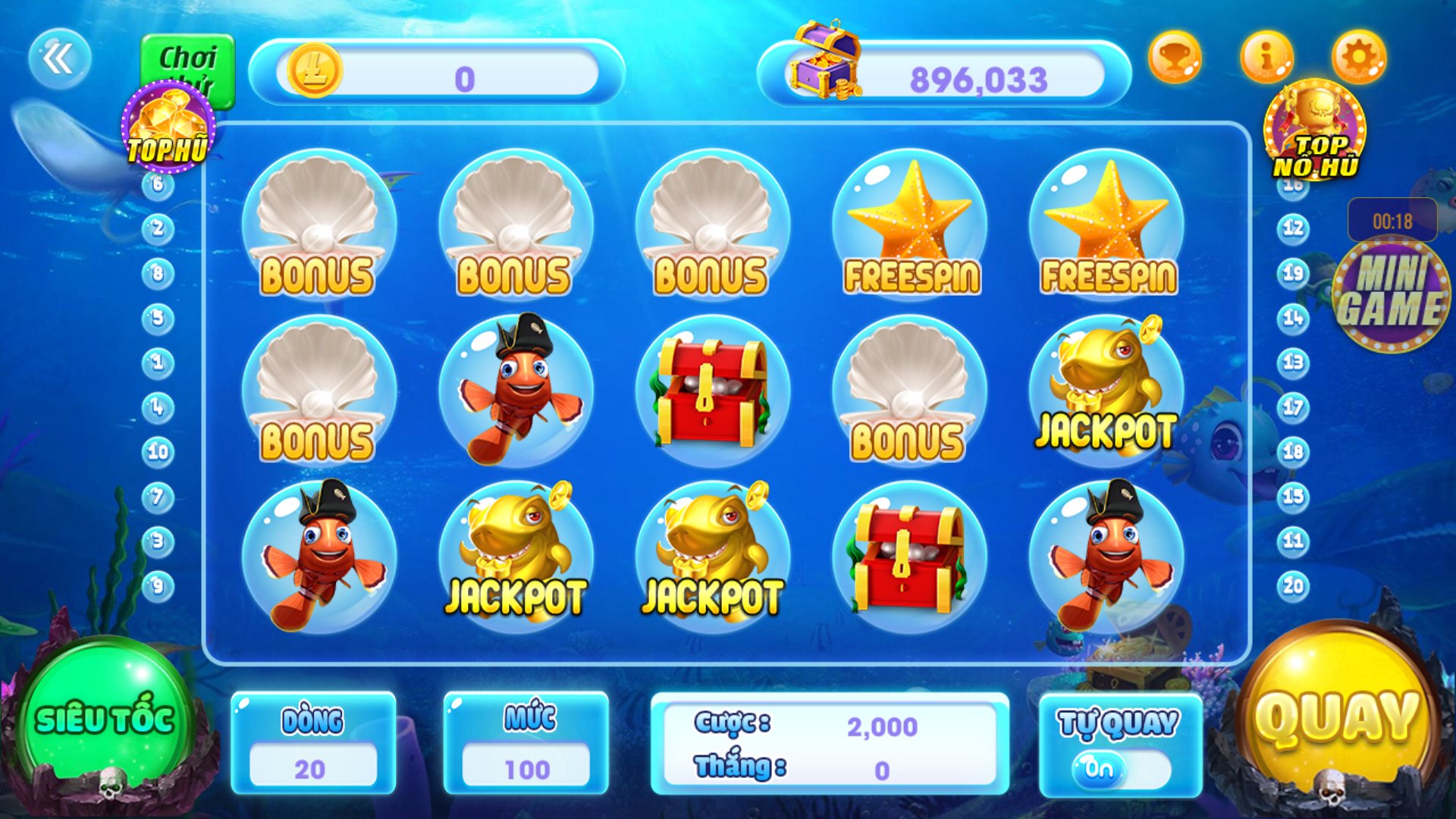
Task: Choose payline number 7 marker
Action: pyautogui.click(x=158, y=497)
